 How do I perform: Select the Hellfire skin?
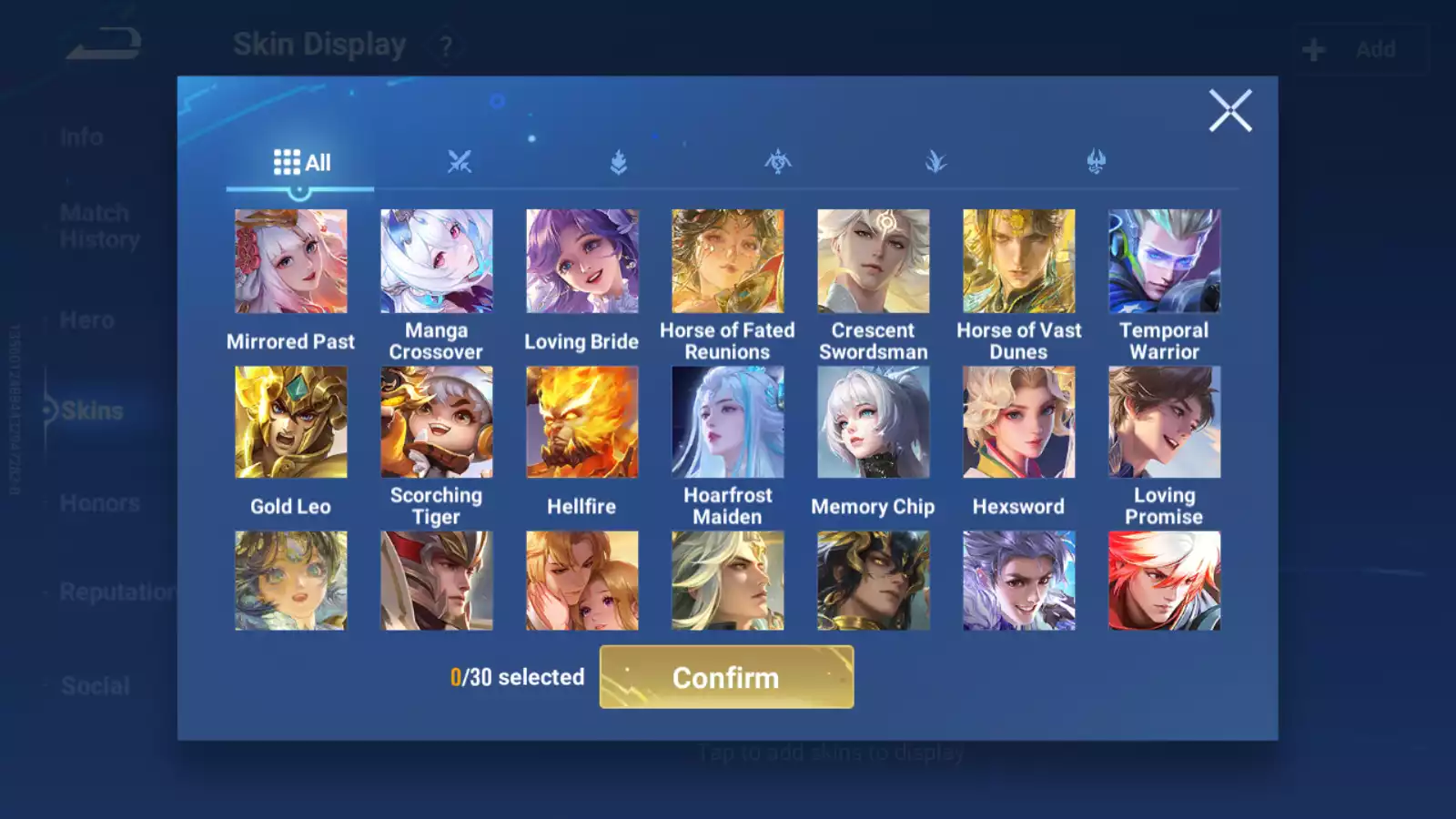[x=582, y=422]
